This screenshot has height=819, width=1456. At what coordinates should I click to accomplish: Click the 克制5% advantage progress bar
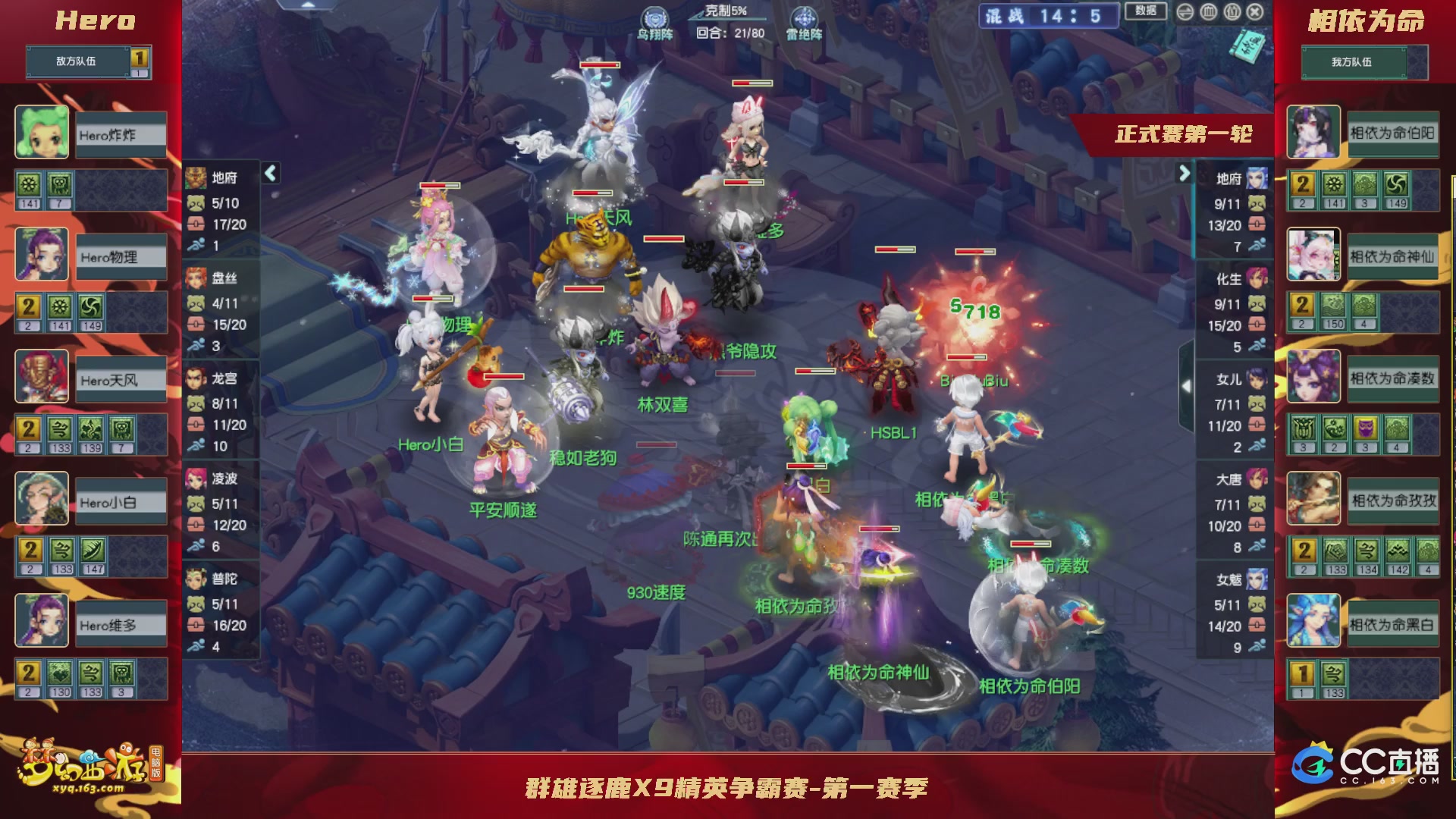(x=726, y=19)
